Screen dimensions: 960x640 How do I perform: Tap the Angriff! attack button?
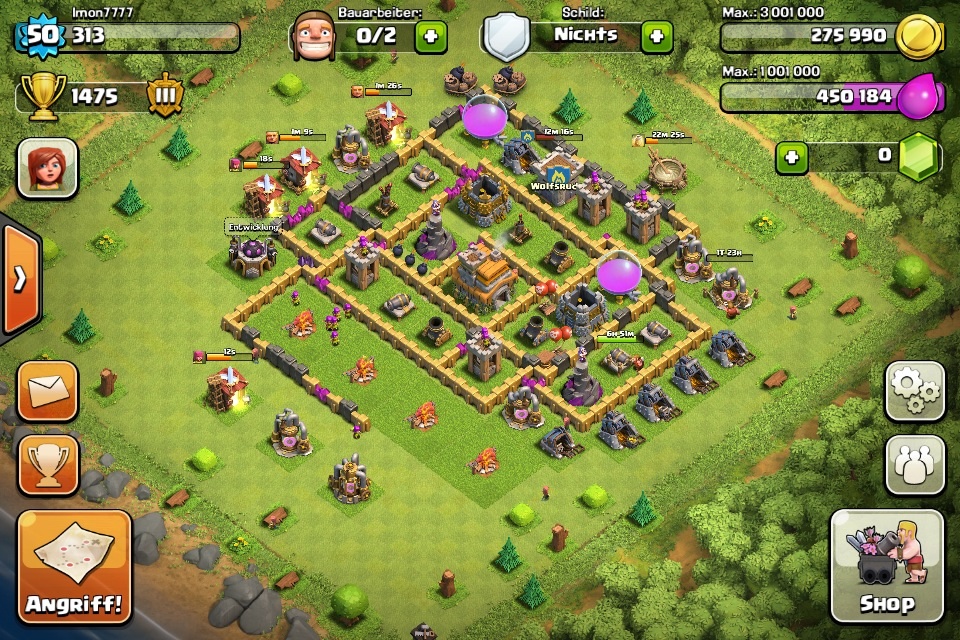(74, 566)
